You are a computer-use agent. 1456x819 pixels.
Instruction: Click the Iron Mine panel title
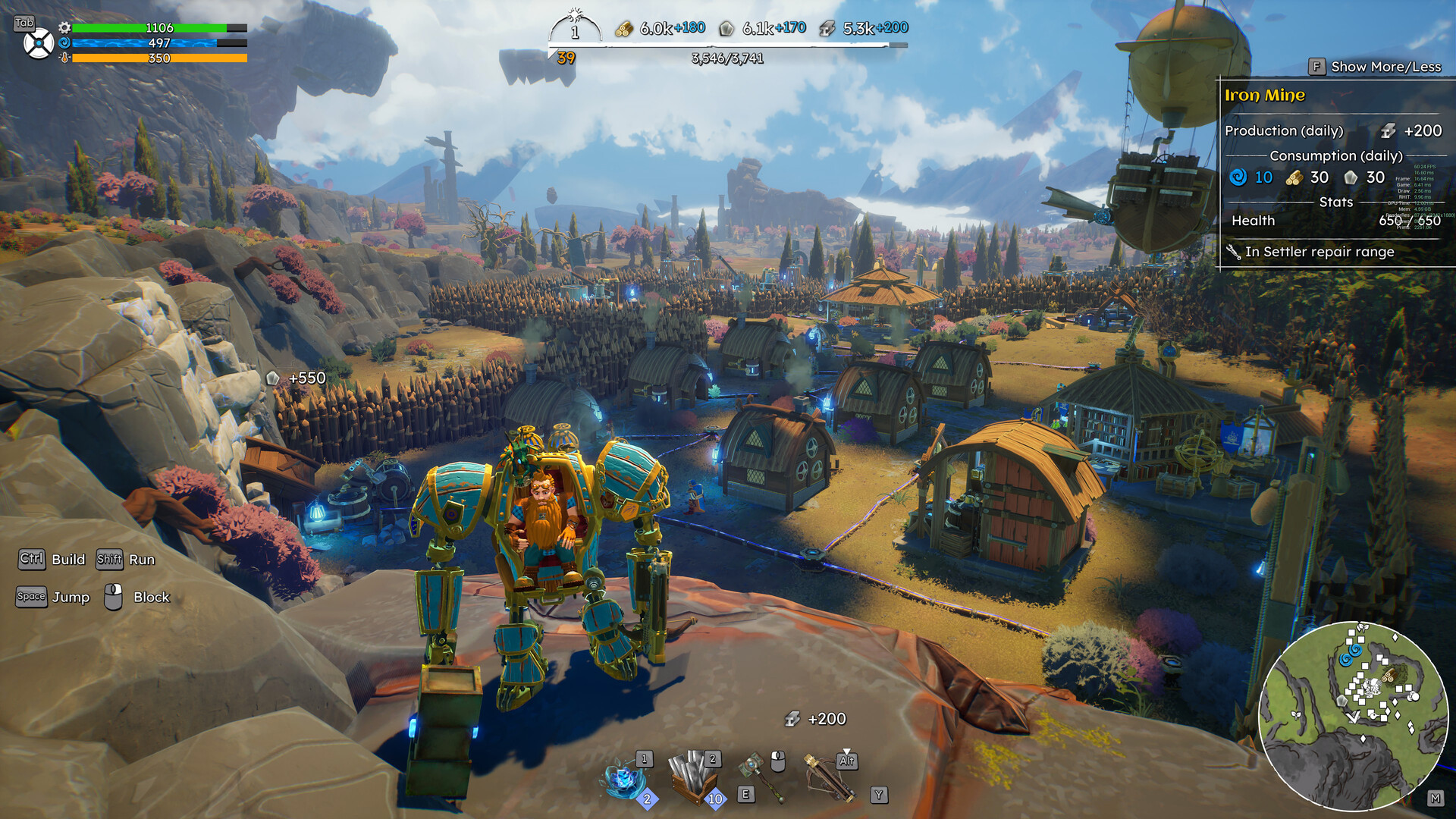point(1264,96)
